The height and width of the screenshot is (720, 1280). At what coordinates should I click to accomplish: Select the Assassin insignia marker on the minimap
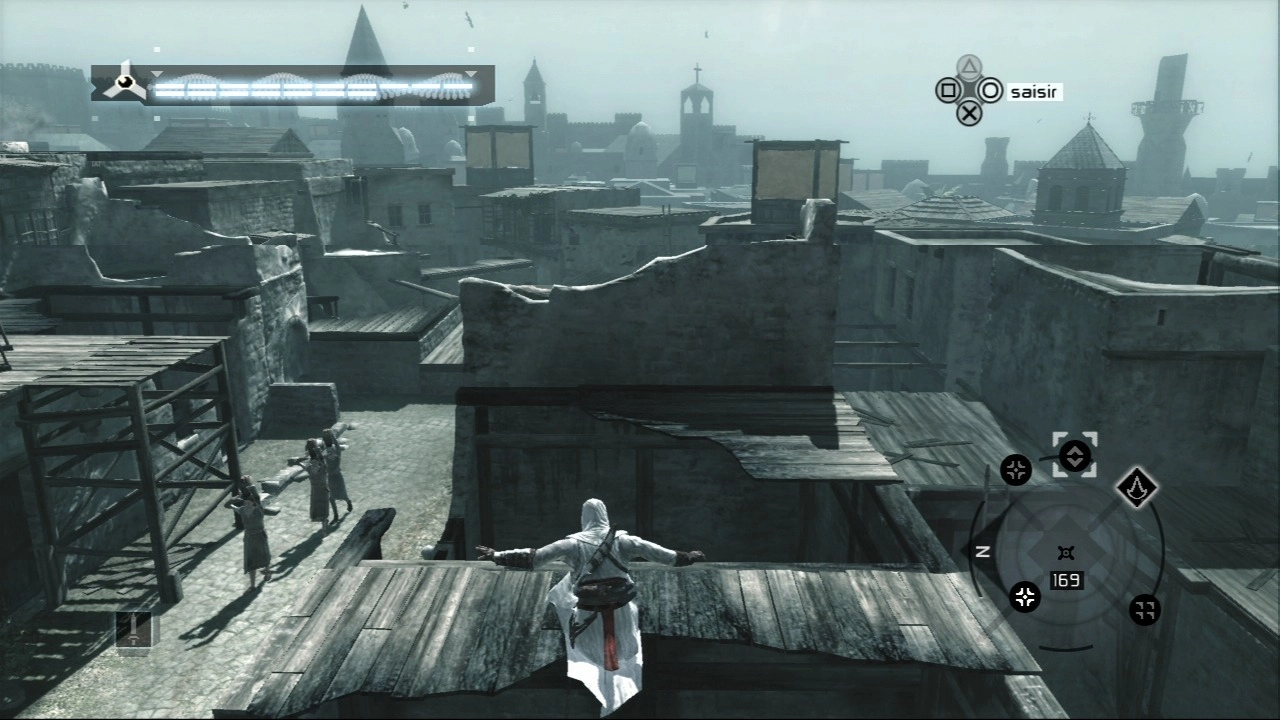pos(1136,487)
